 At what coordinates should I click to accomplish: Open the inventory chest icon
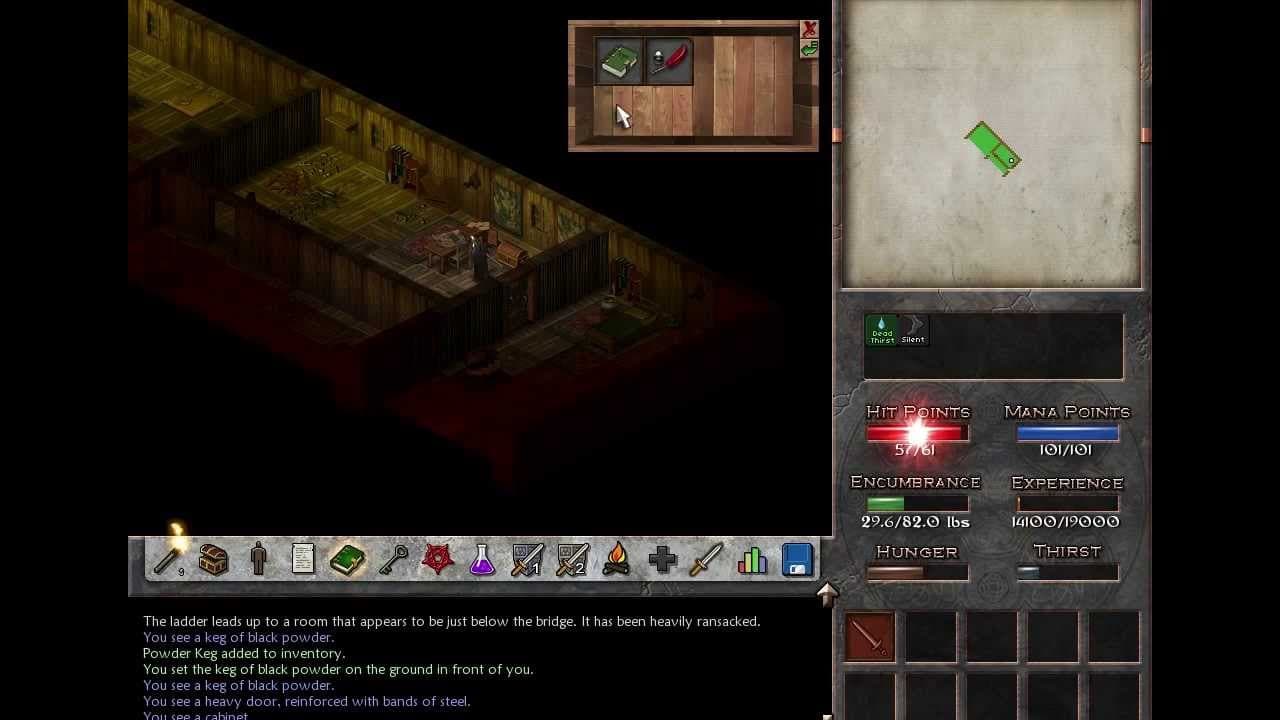pyautogui.click(x=213, y=560)
